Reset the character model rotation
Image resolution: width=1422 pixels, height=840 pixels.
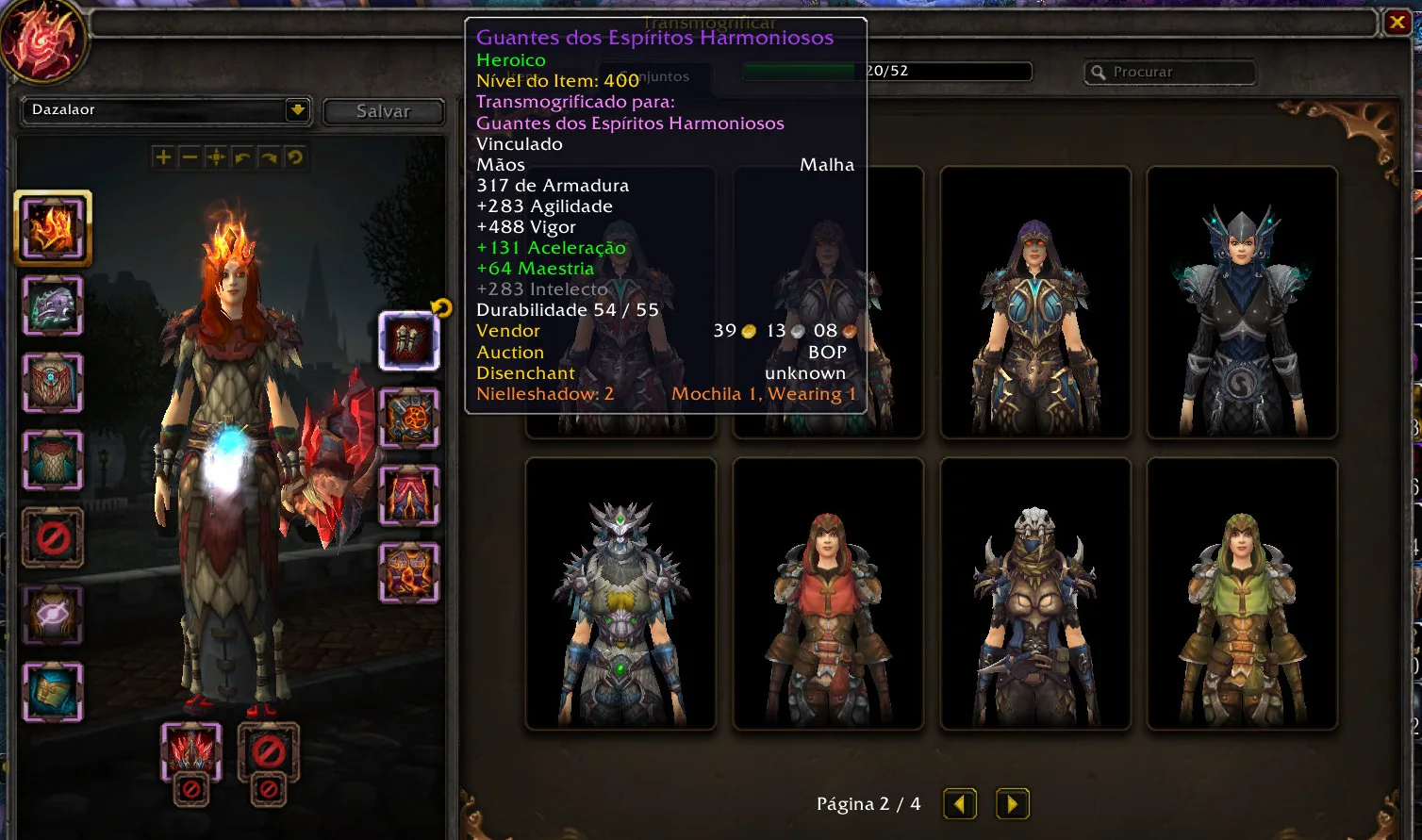tap(294, 156)
